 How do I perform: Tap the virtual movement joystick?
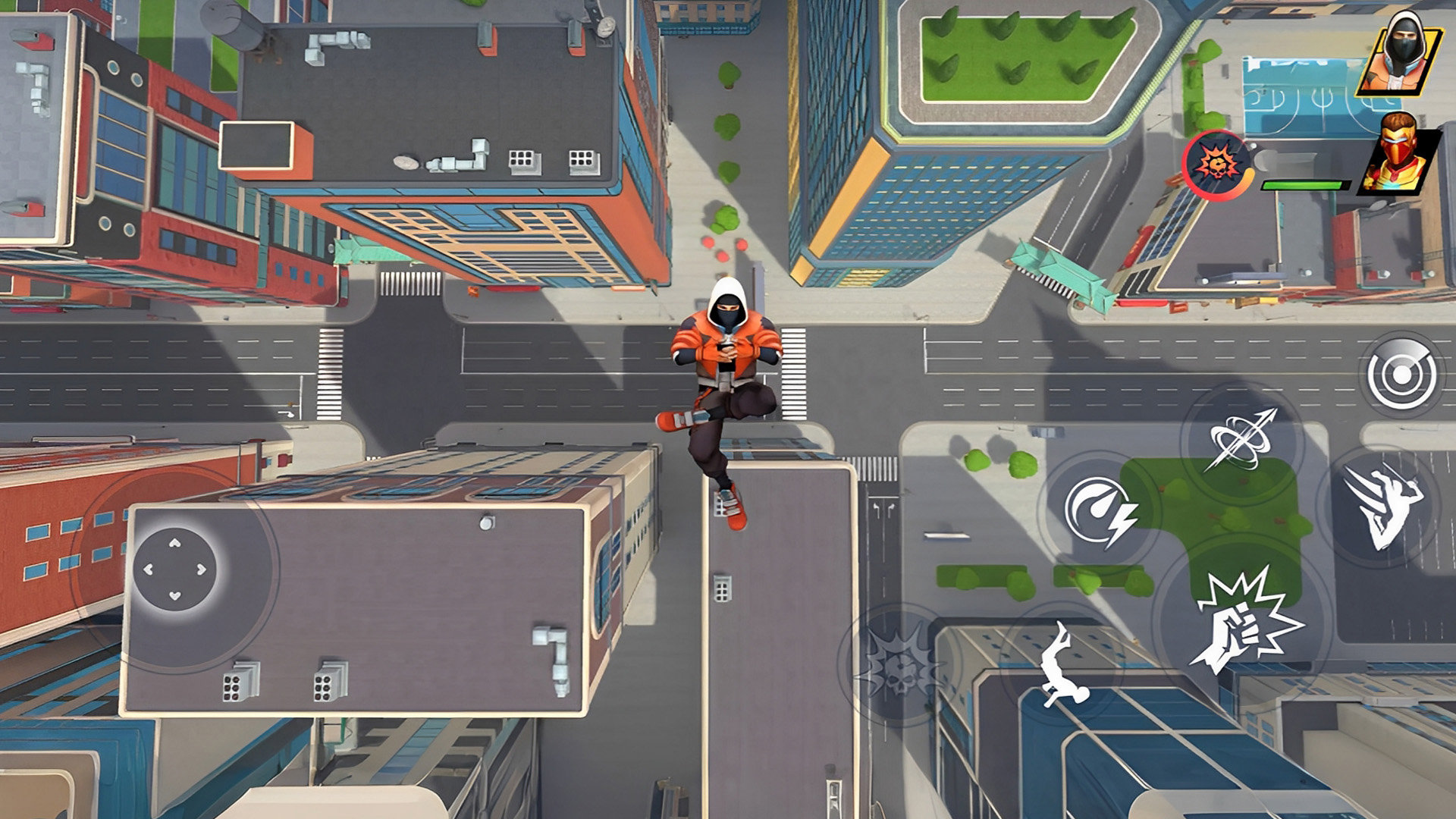(x=175, y=569)
